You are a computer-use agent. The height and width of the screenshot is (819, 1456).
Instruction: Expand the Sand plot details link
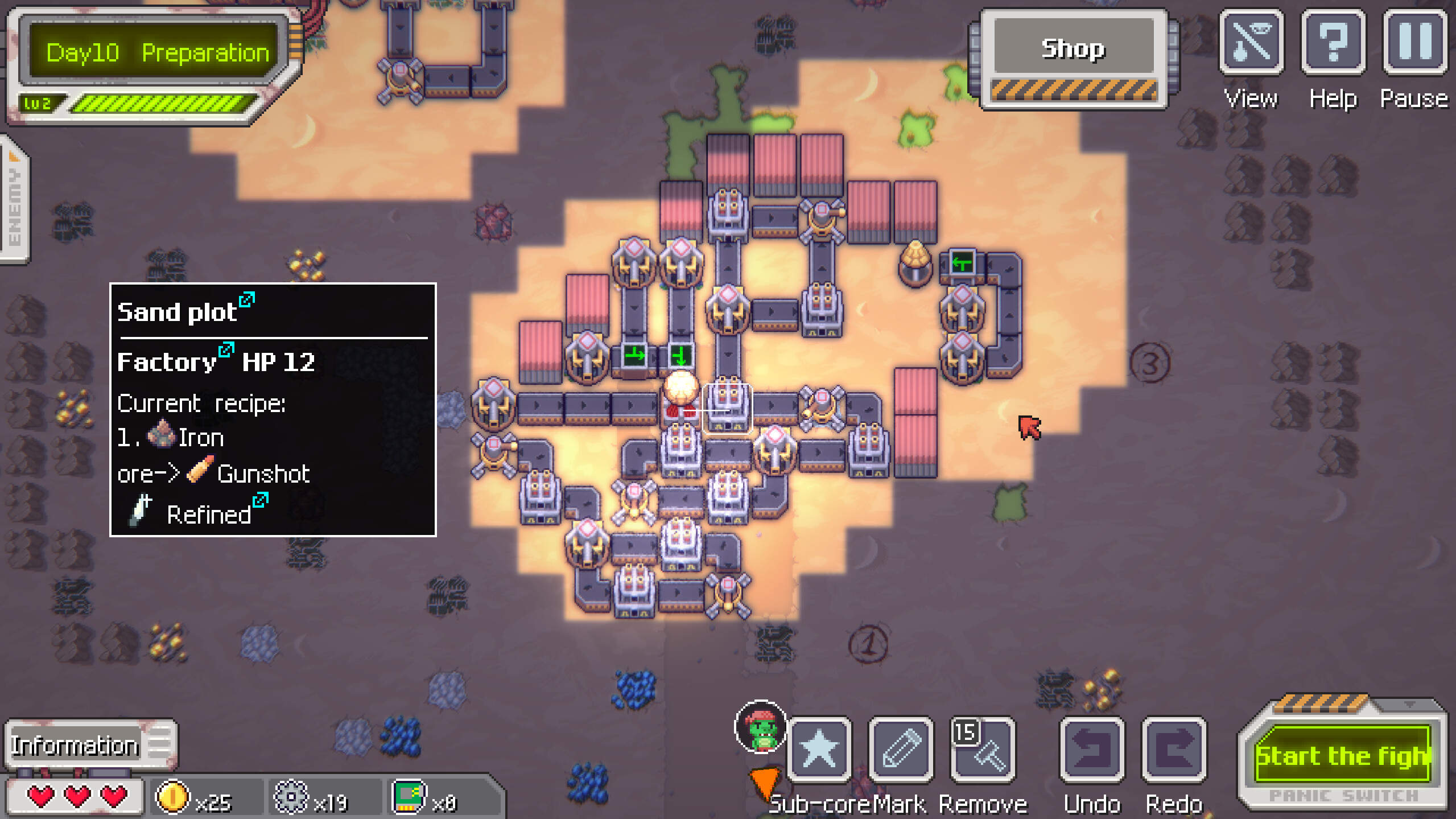coord(247,300)
